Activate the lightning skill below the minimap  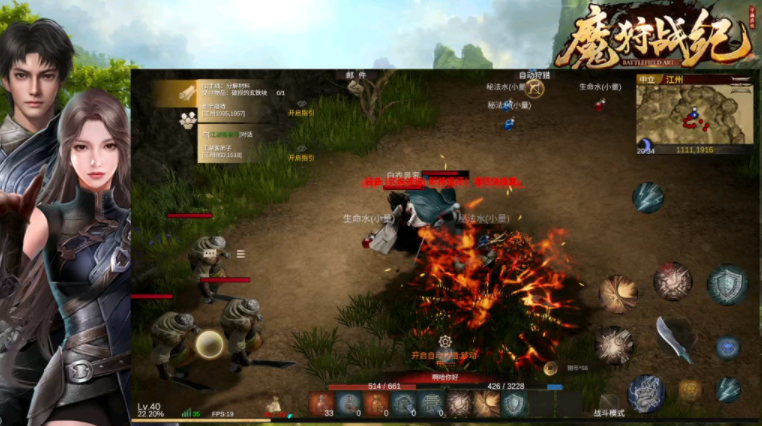pos(647,196)
